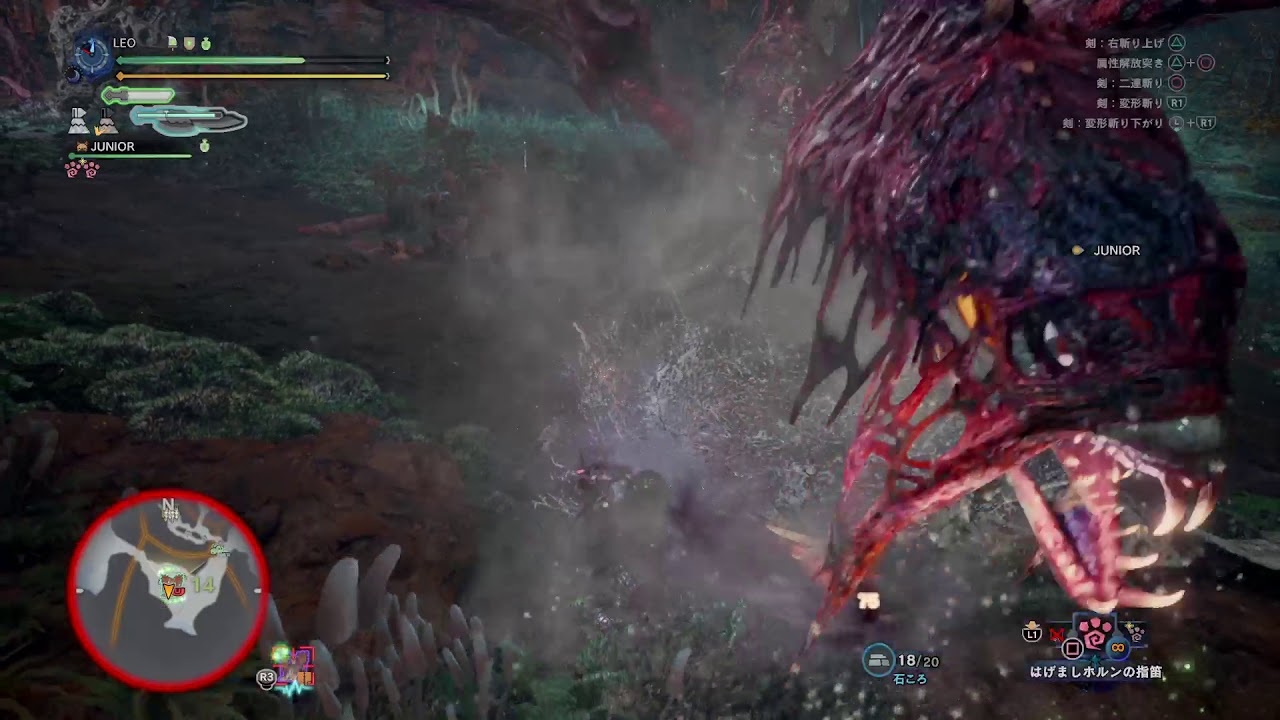Toggle the crossed-out palico icon on the radial menu

pos(1057,634)
